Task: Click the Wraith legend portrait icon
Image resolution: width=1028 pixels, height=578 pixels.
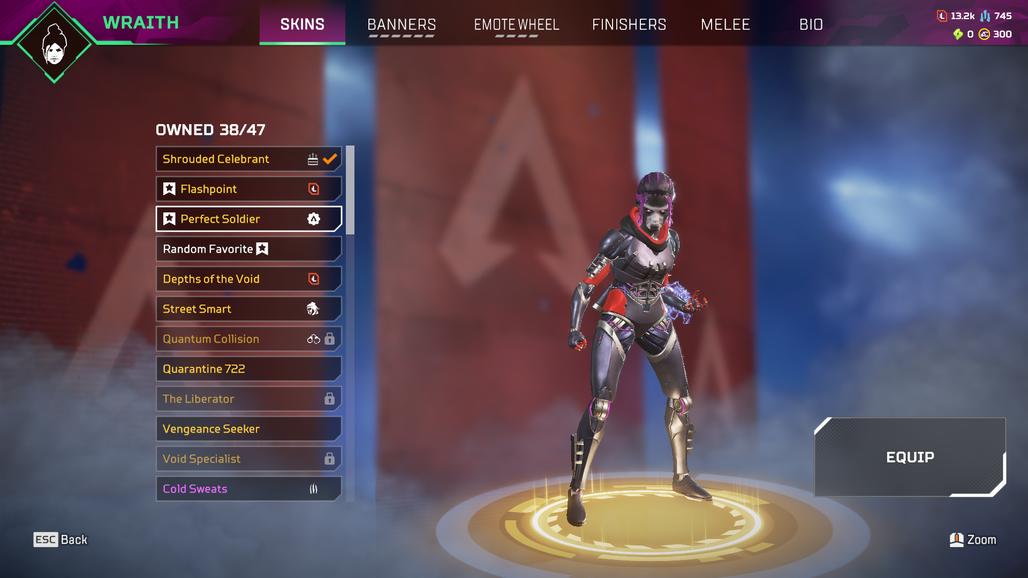Action: pyautogui.click(x=55, y=43)
